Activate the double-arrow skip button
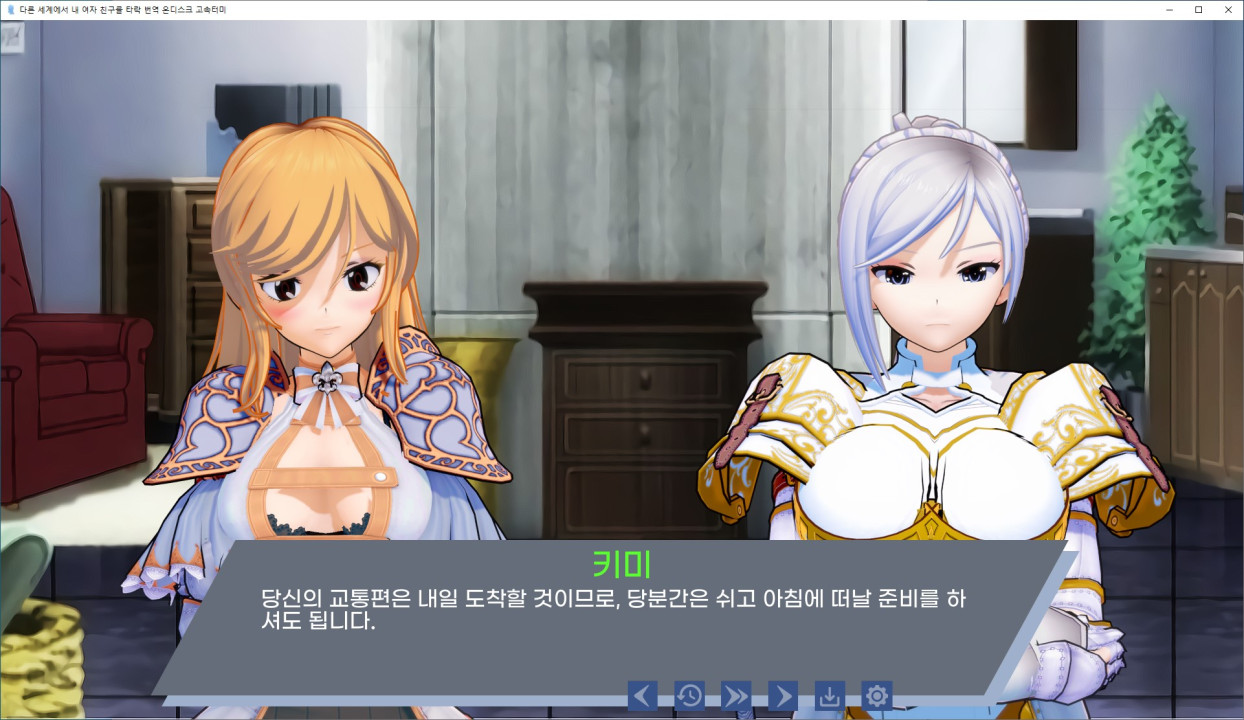This screenshot has width=1244, height=720. [x=736, y=695]
